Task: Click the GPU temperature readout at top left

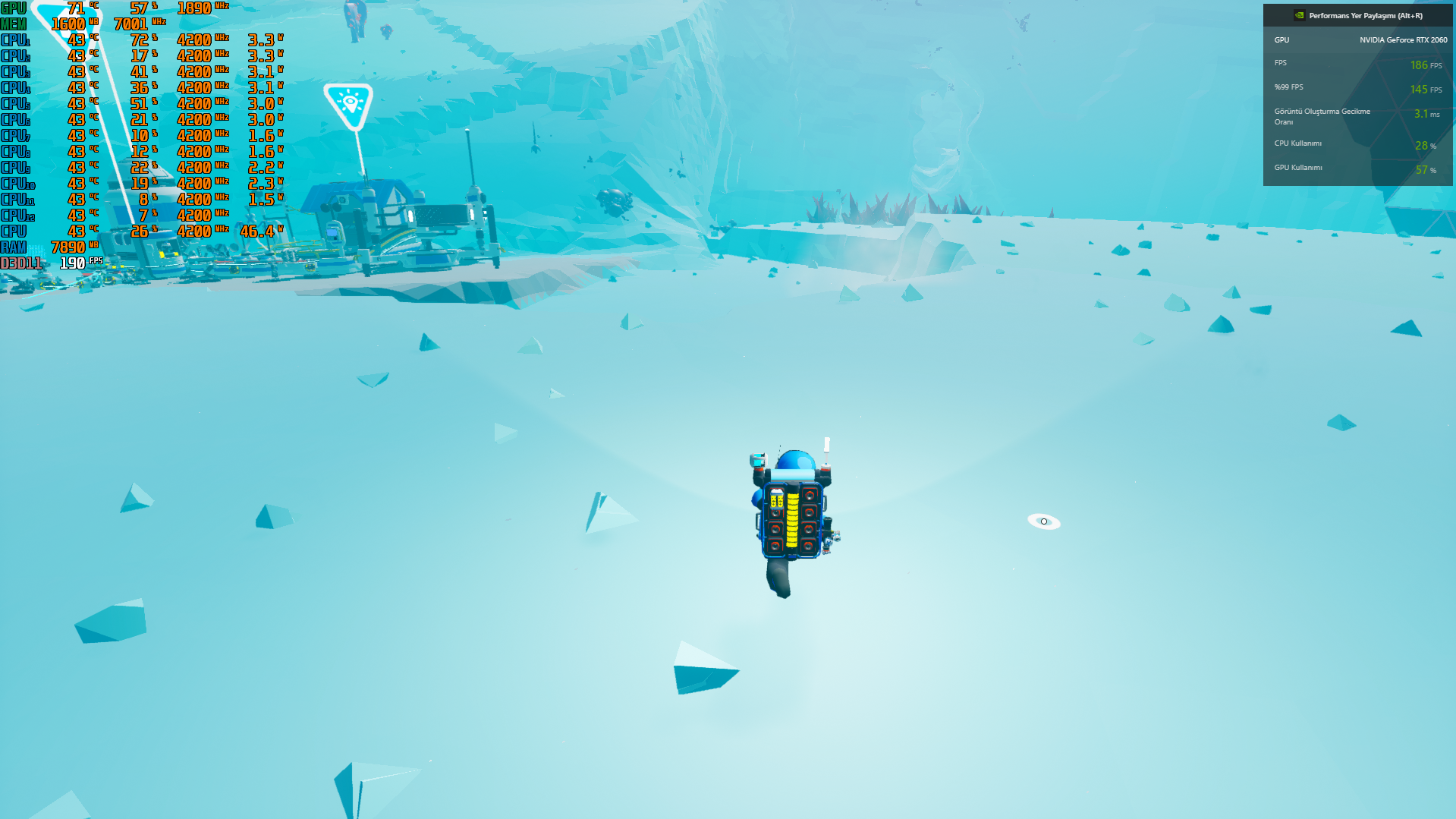Action: (73, 8)
